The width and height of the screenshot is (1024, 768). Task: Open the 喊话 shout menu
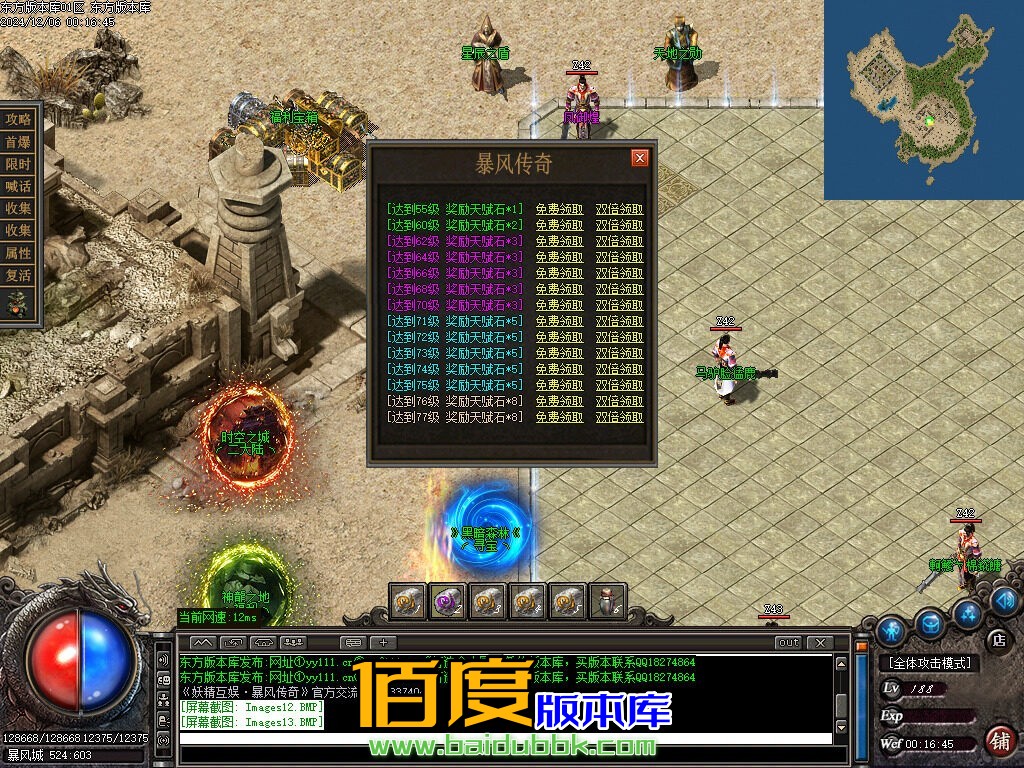19,186
